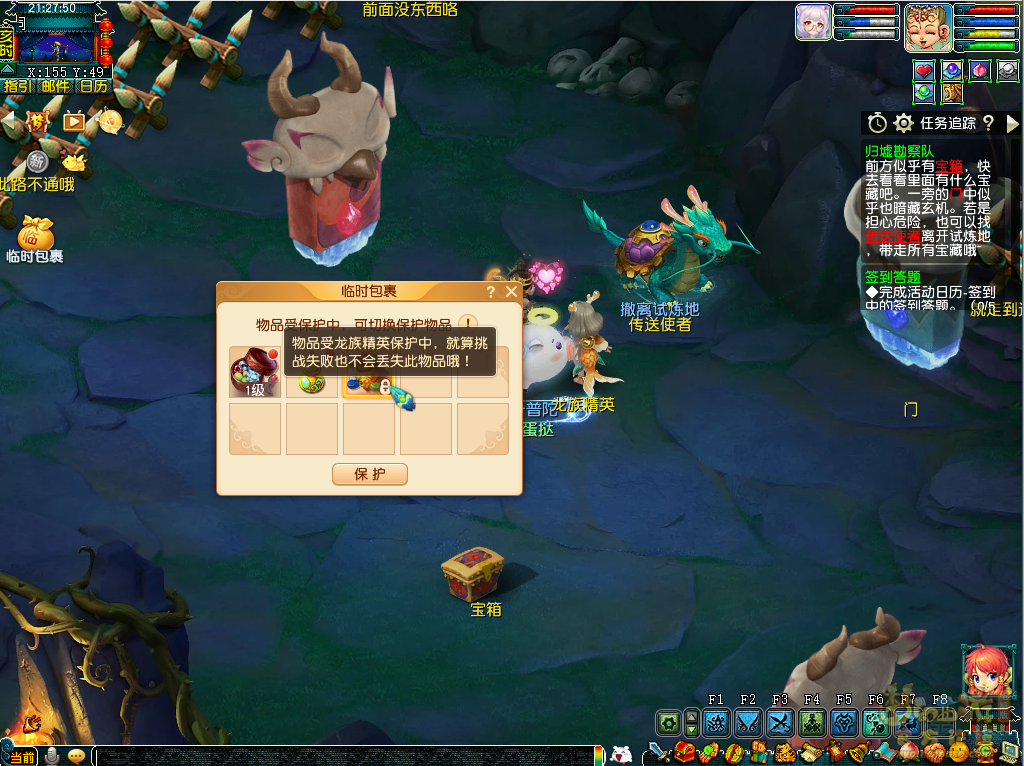Open the 临时包裹 money bag icon

(x=36, y=233)
